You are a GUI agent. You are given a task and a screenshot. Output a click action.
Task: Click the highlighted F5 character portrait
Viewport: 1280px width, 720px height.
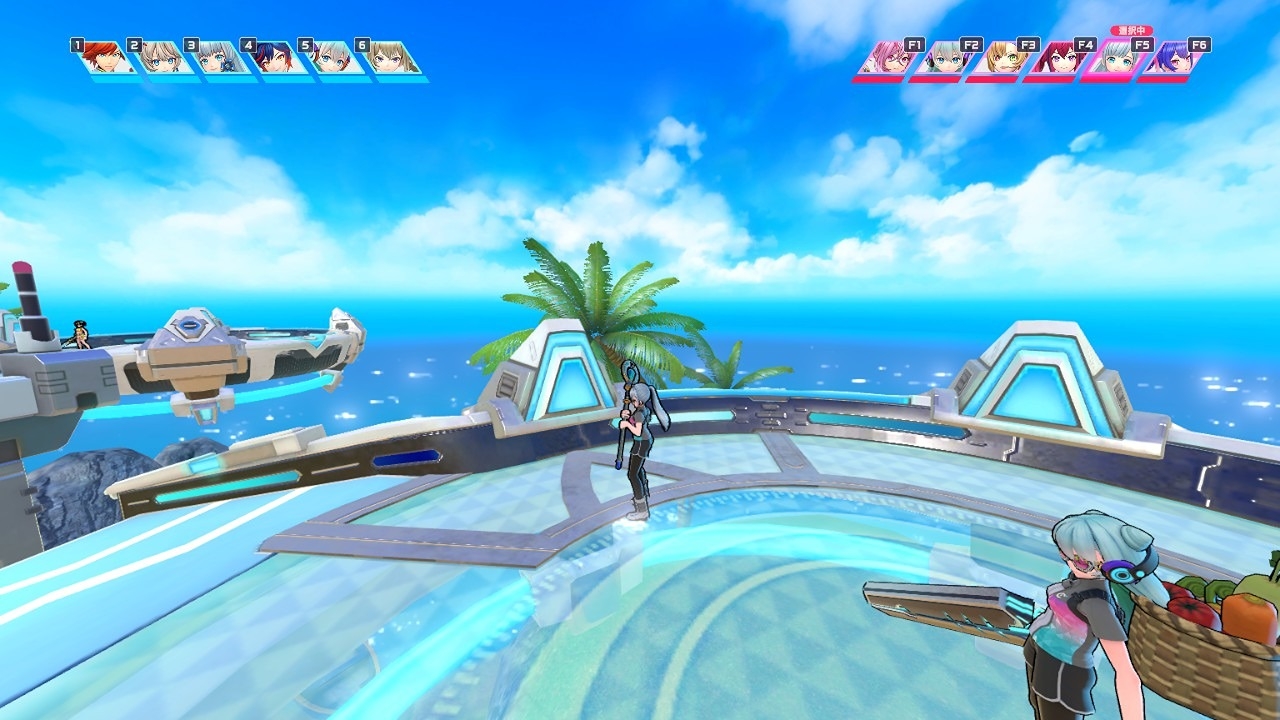[1114, 58]
